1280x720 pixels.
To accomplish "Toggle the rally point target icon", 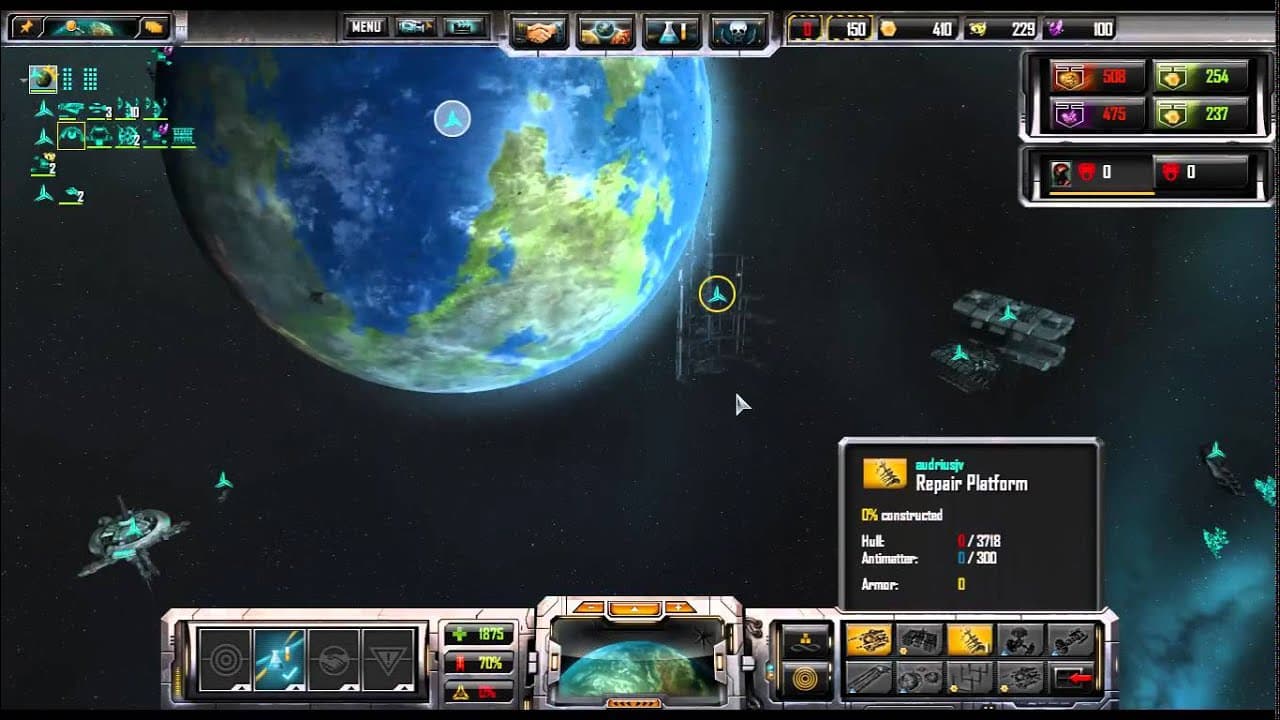I will click(x=808, y=676).
